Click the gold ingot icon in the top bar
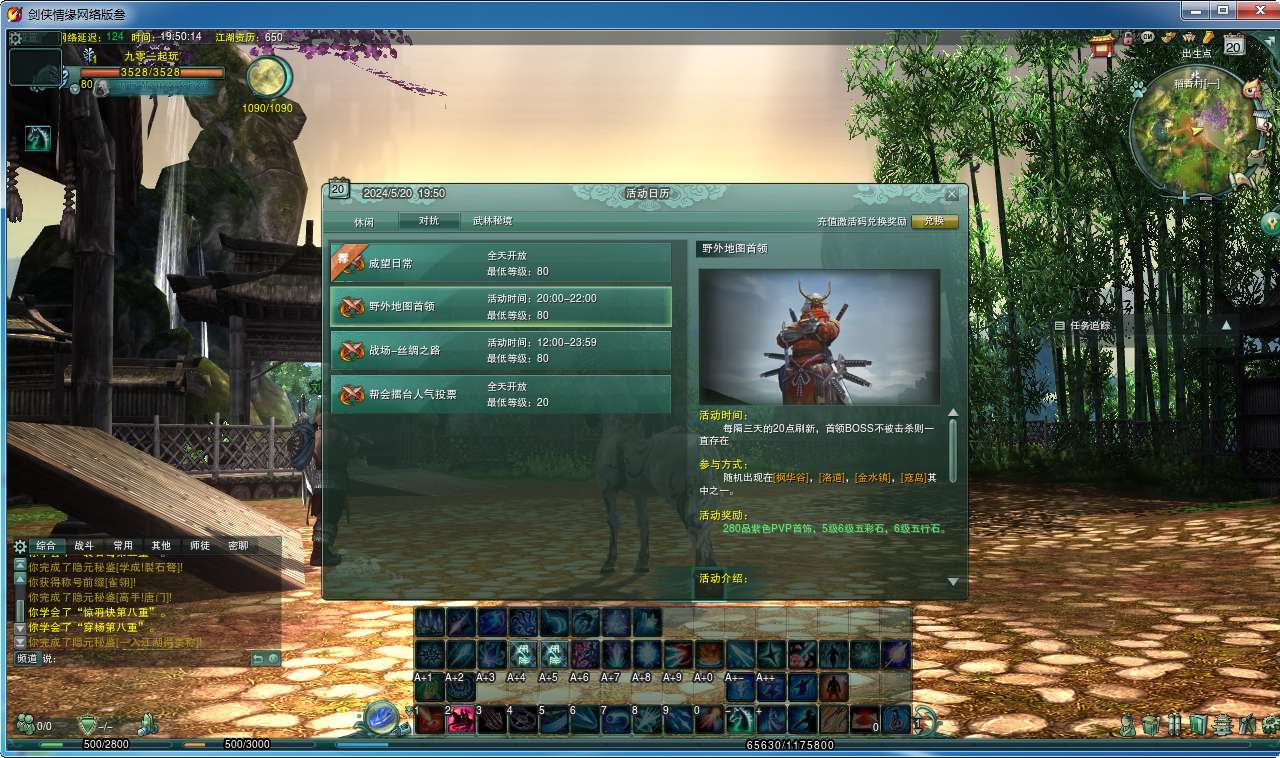Image resolution: width=1280 pixels, height=758 pixels. [x=1207, y=37]
